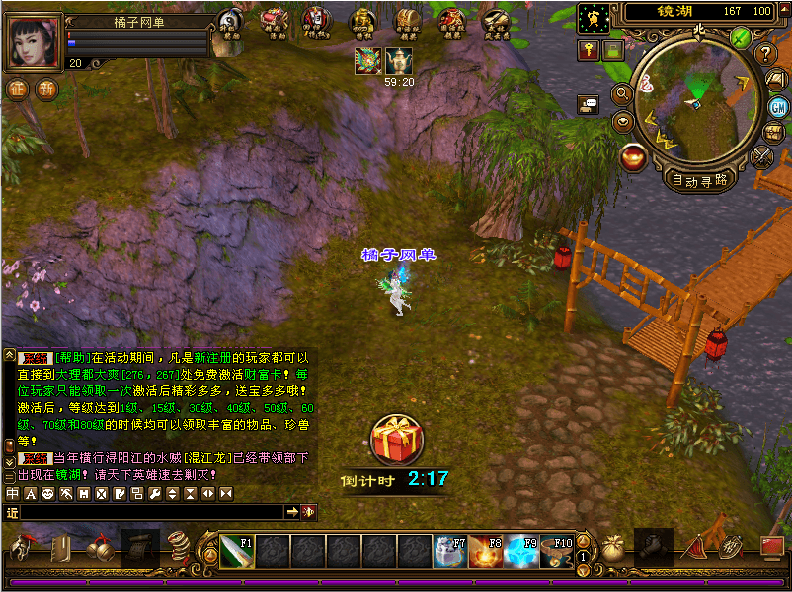The height and width of the screenshot is (592, 792).
Task: Open the money bag inventory icon
Action: [613, 549]
